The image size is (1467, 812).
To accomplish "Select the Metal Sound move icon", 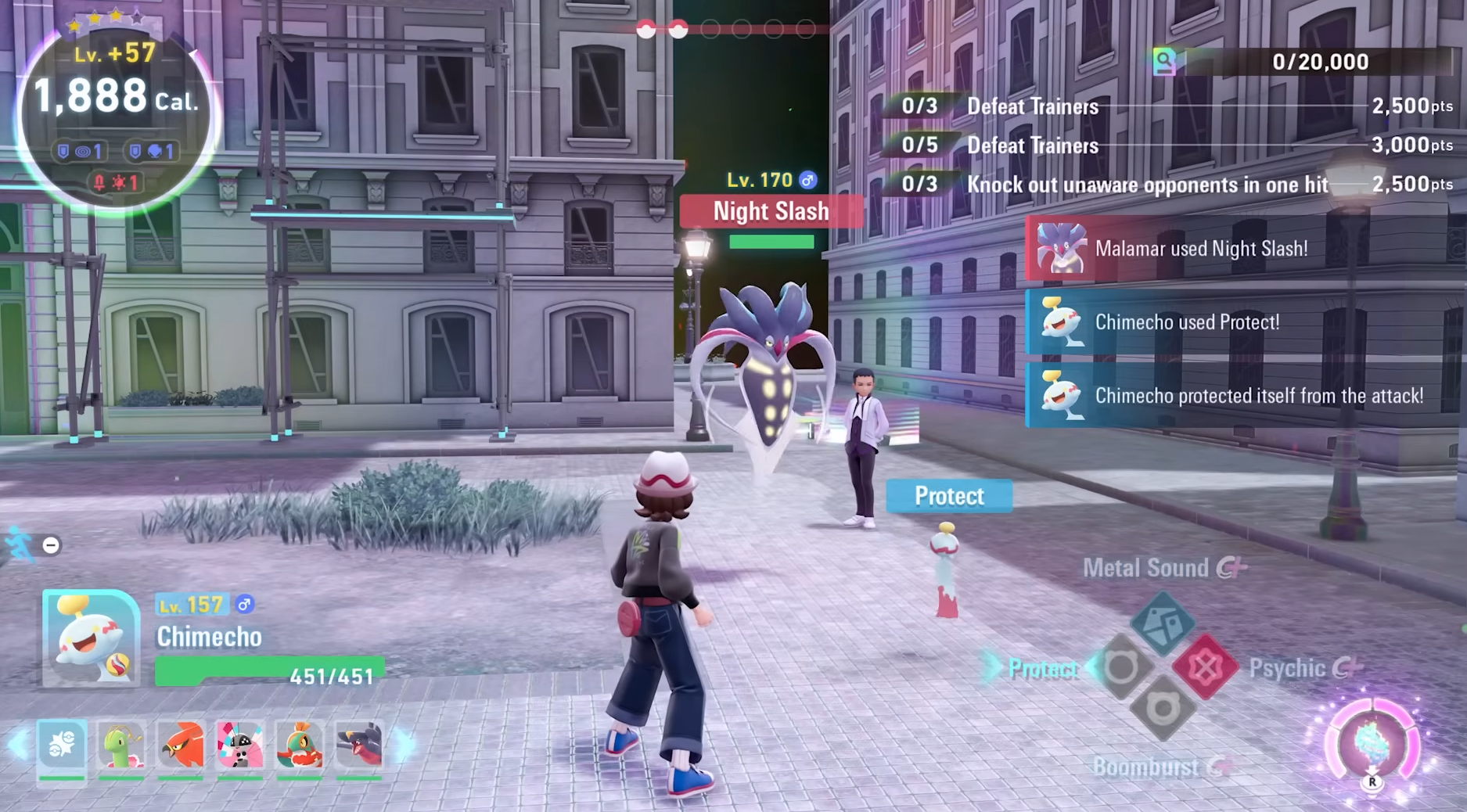I will click(1163, 623).
